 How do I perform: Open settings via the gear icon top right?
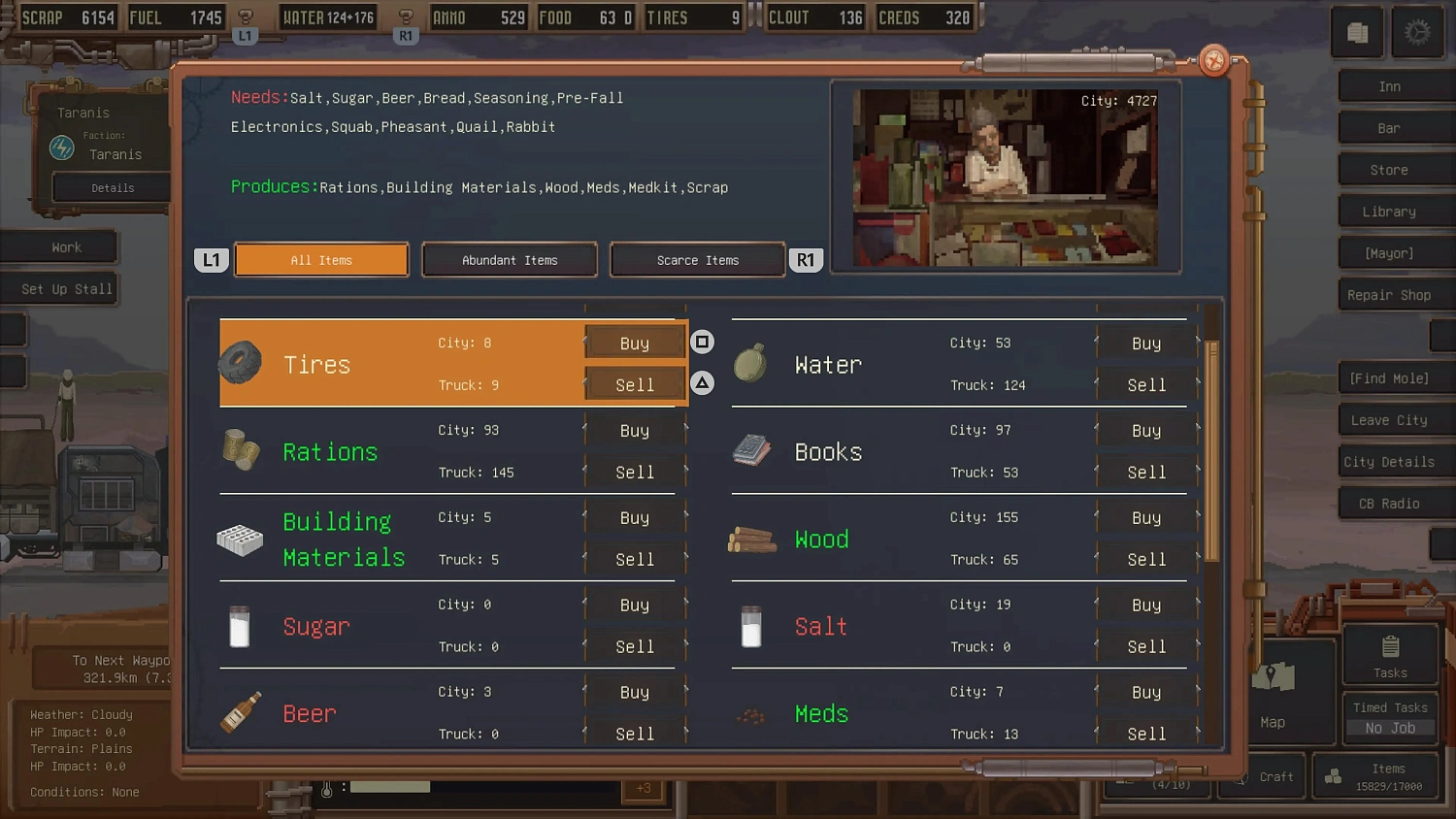tap(1417, 32)
